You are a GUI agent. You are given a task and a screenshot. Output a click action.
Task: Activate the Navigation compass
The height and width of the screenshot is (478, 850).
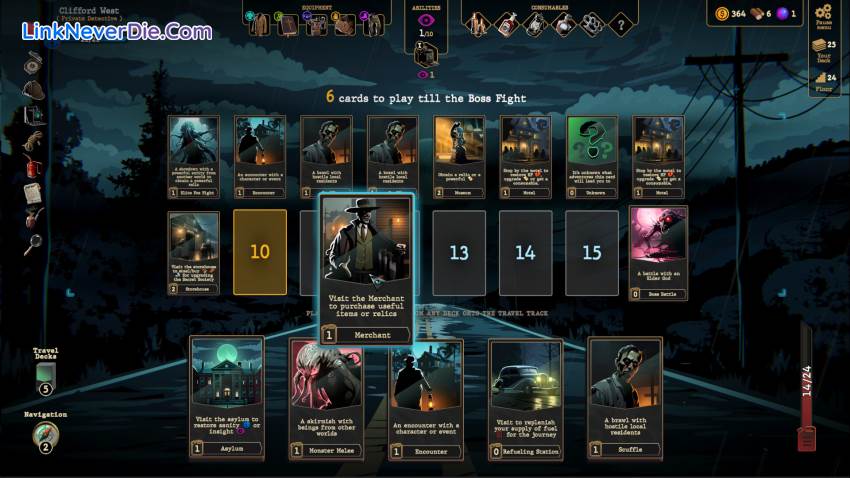[45, 434]
